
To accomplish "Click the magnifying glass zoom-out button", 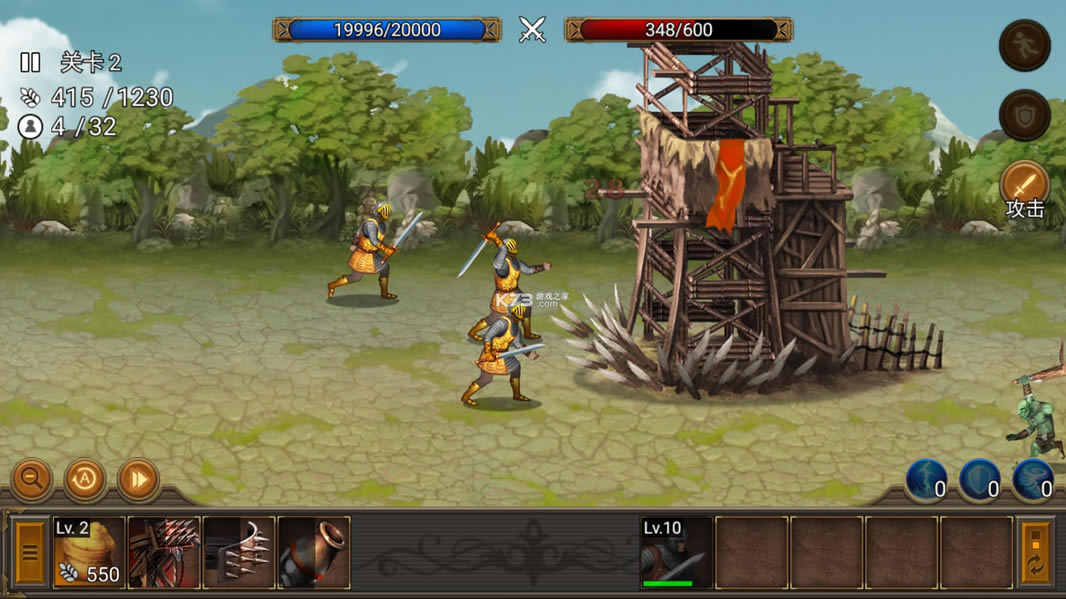I will click(32, 480).
